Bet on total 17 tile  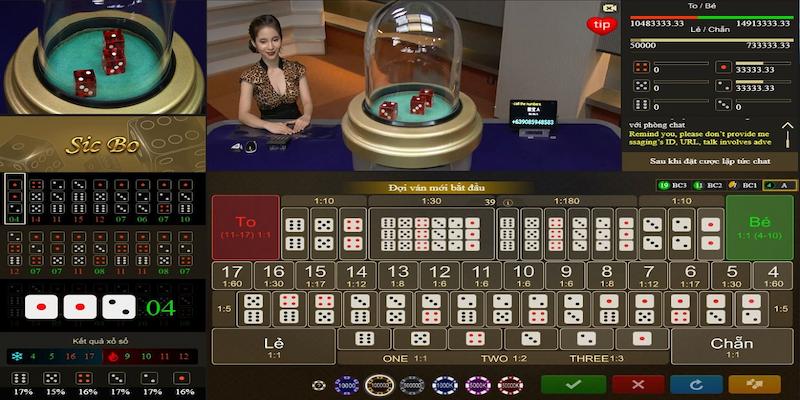[x=233, y=276]
